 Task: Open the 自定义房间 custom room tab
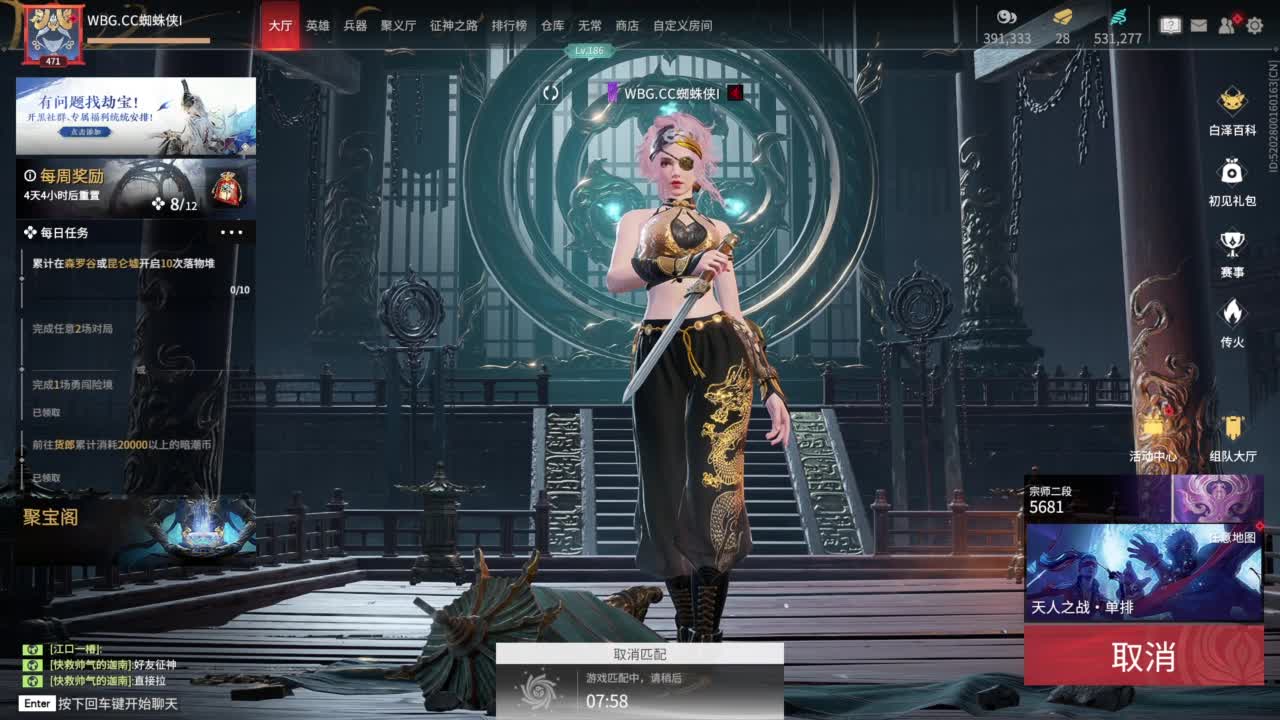pos(682,26)
